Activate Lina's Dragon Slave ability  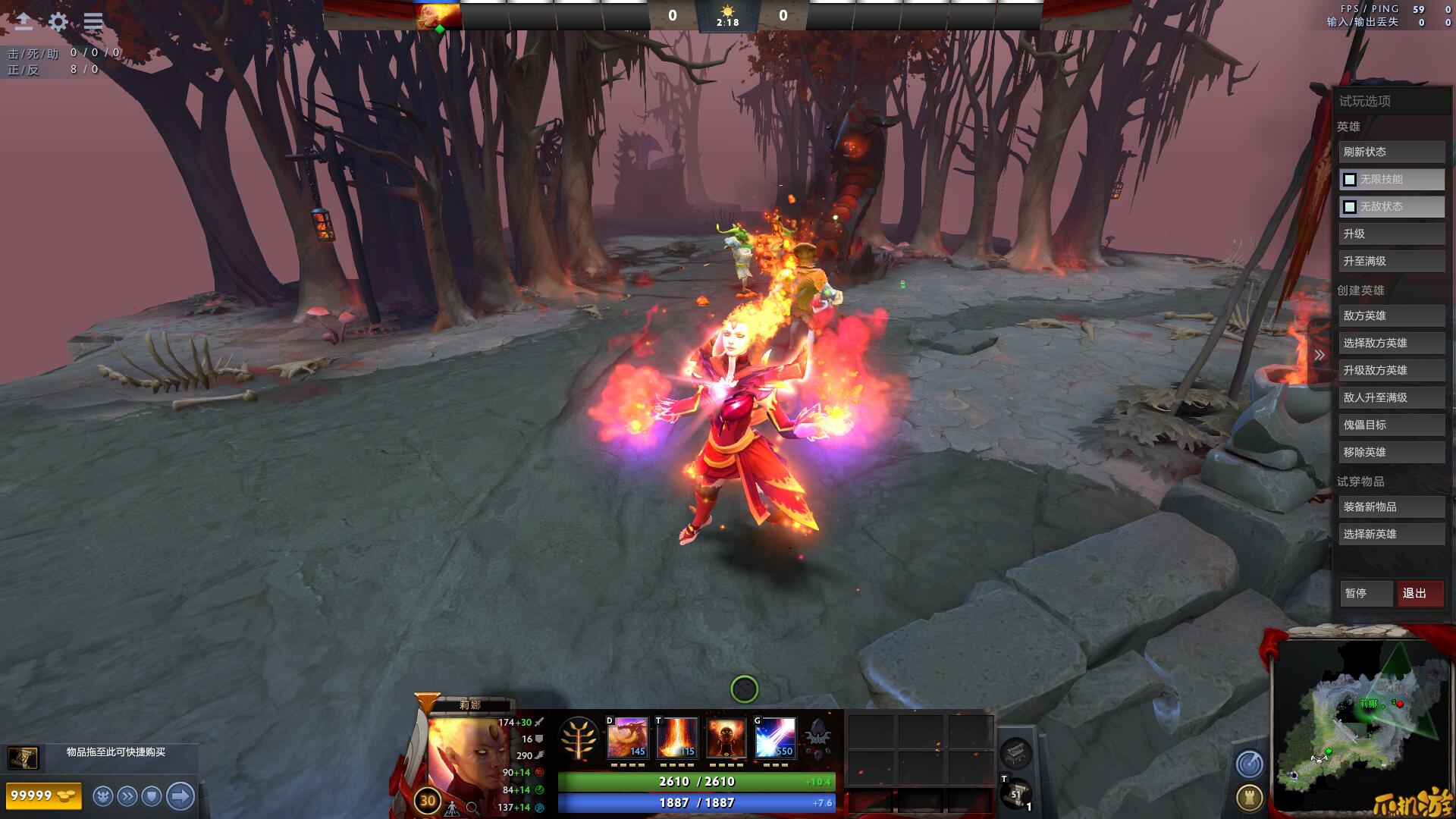tap(628, 737)
